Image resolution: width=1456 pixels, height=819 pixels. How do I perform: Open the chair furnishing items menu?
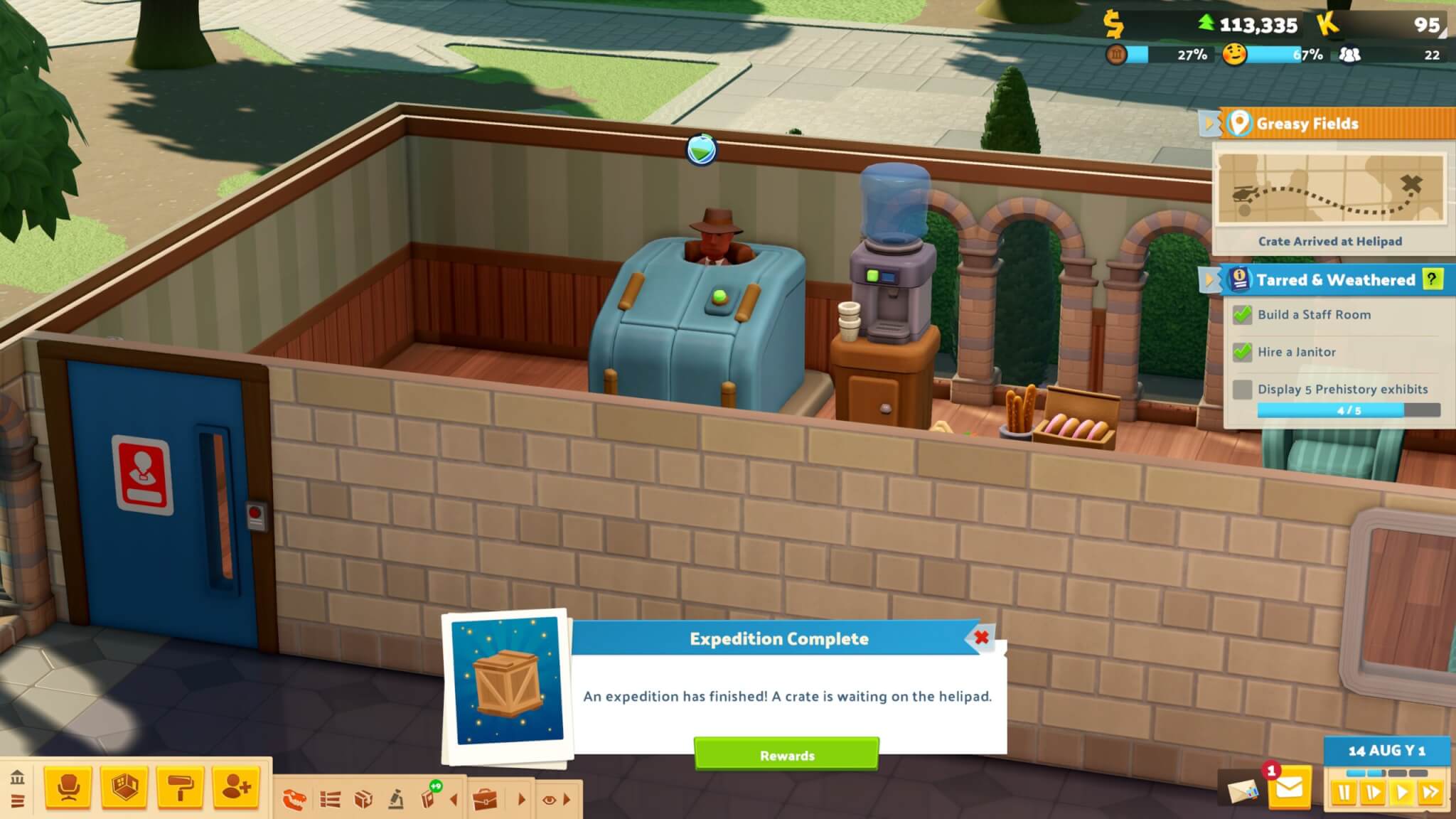[x=68, y=788]
